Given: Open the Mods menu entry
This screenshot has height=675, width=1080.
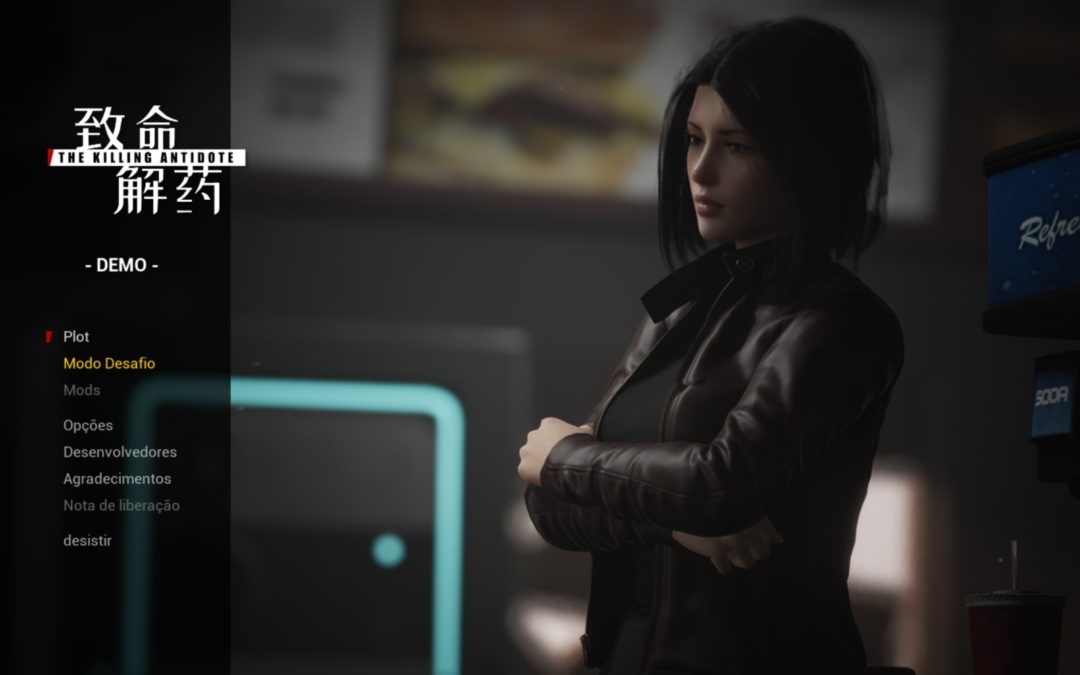Looking at the screenshot, I should click(x=82, y=390).
